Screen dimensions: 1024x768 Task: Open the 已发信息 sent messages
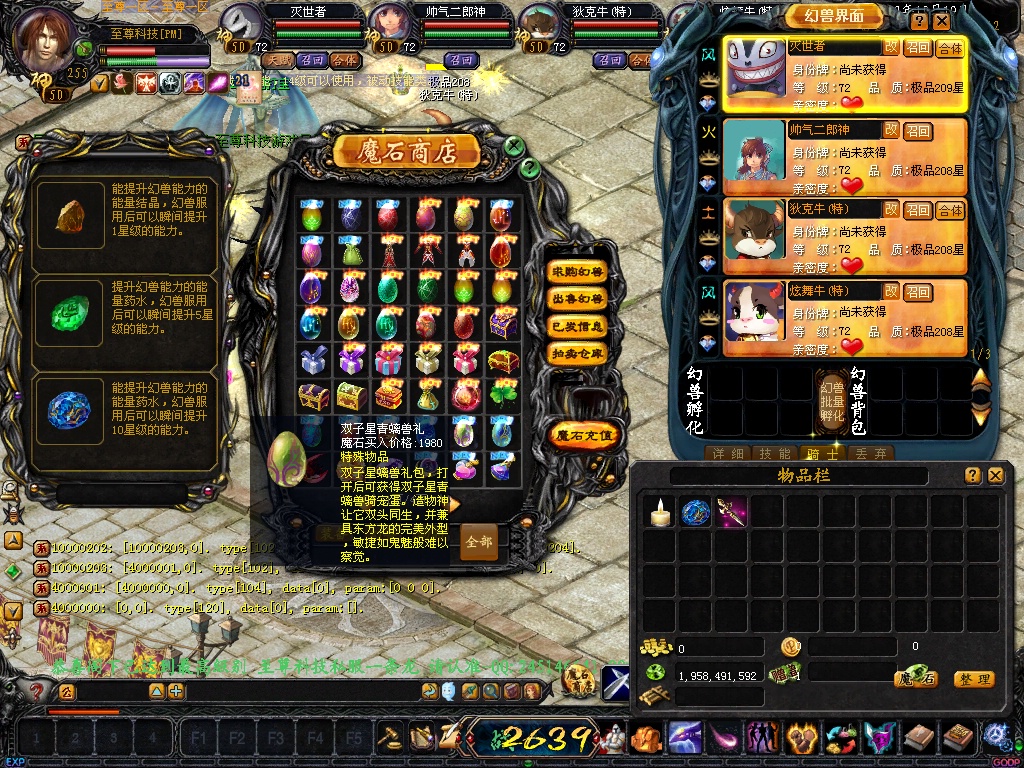578,326
